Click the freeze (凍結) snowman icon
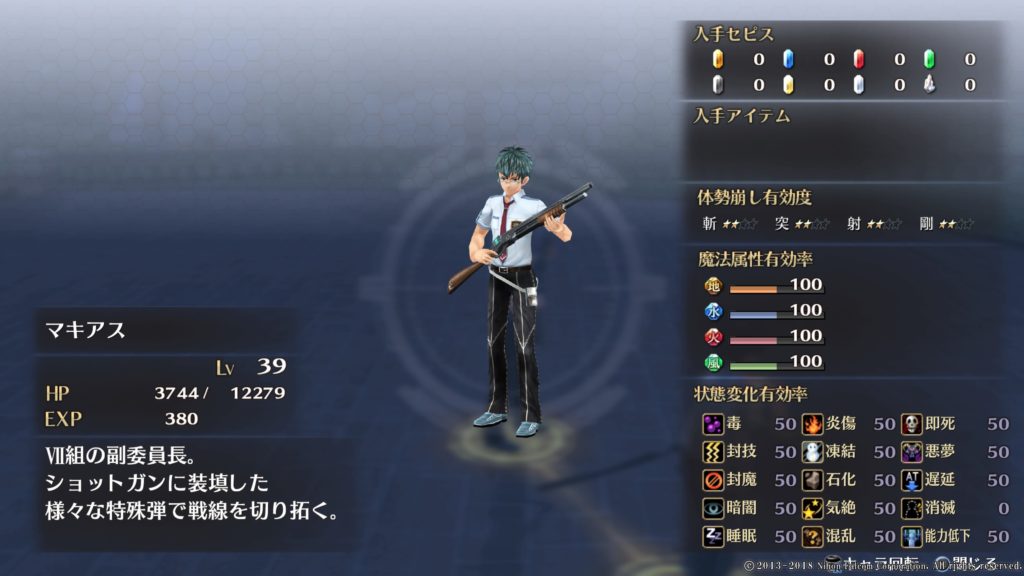The height and width of the screenshot is (576, 1024). (x=812, y=452)
